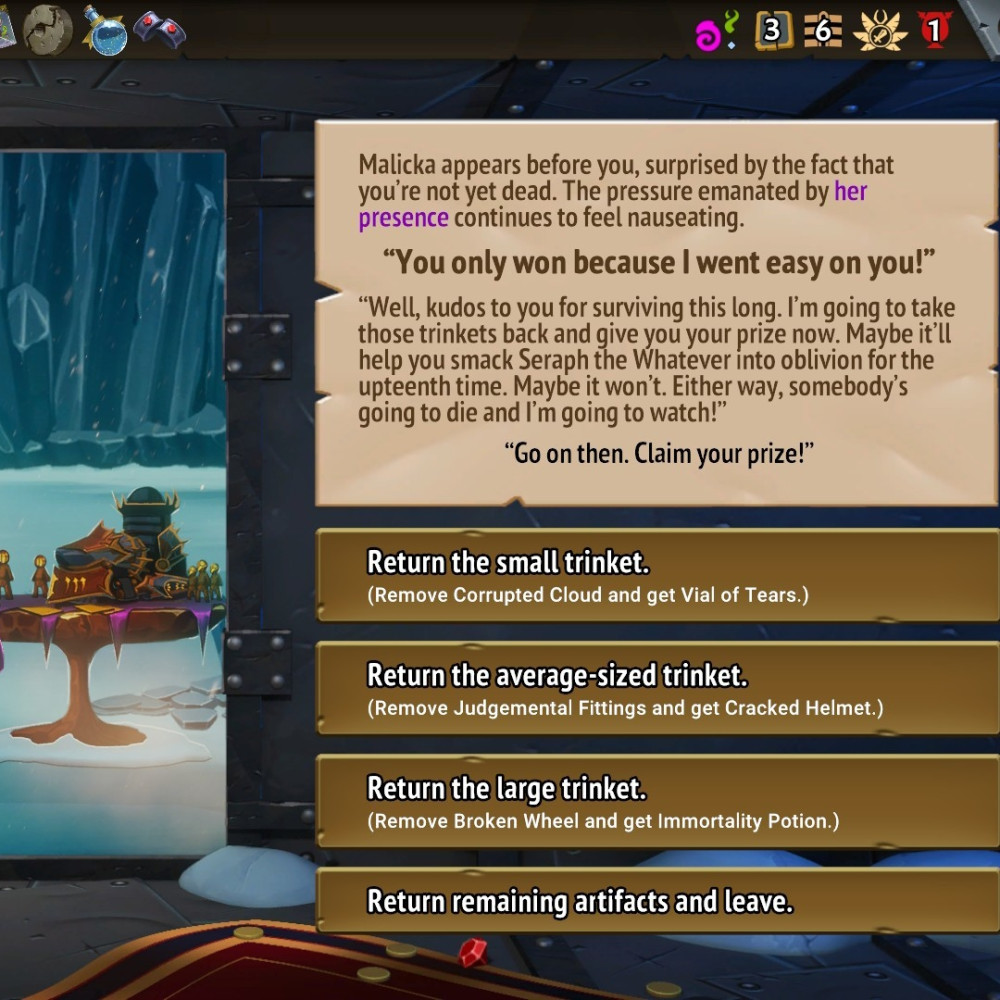The image size is (1000, 1000).
Task: Inspect the Broken Wheel artifact icon
Action: tap(48, 29)
